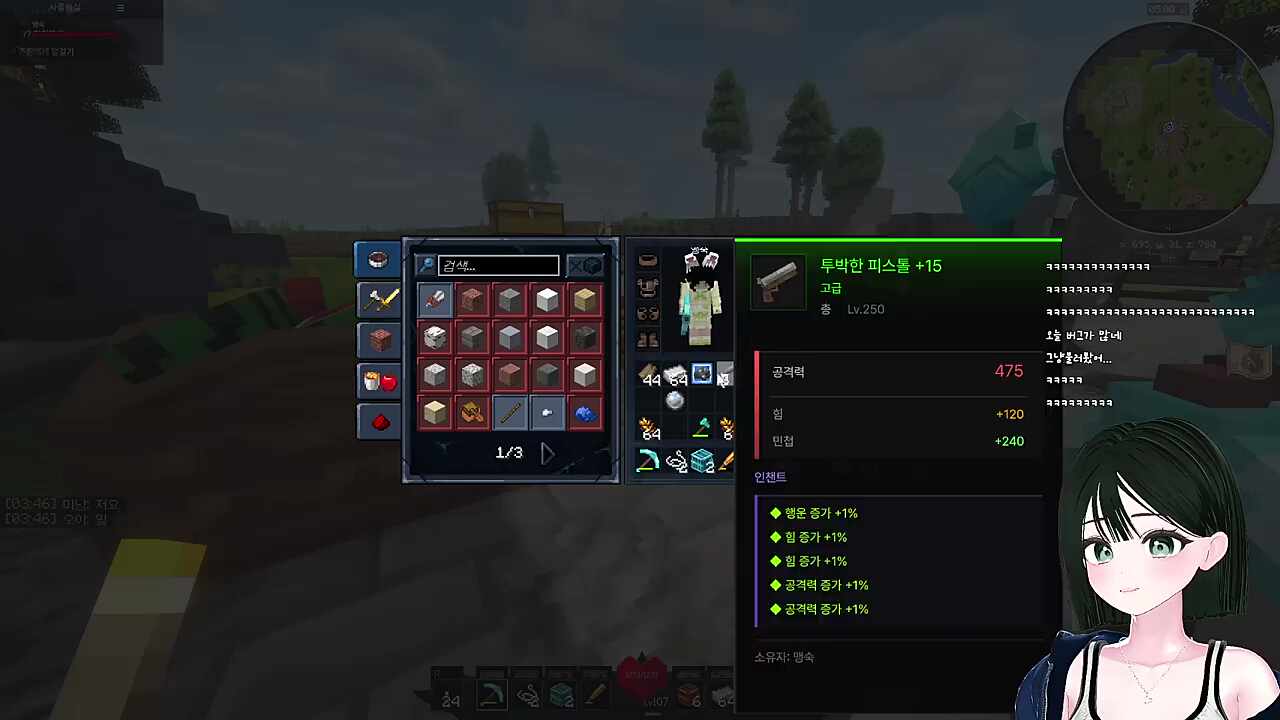Select the pickaxe in the hotbar
The width and height of the screenshot is (1280, 720).
[490, 692]
